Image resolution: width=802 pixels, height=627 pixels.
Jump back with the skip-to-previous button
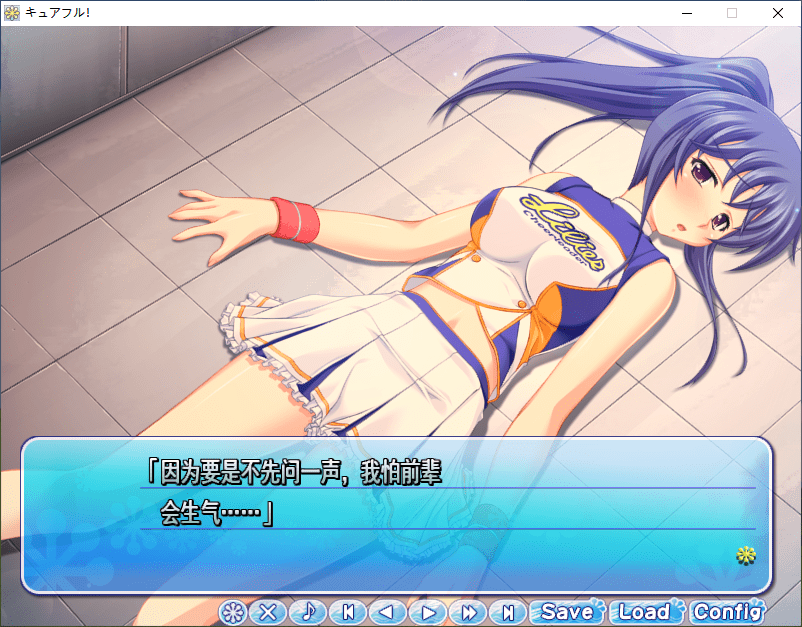click(x=347, y=612)
